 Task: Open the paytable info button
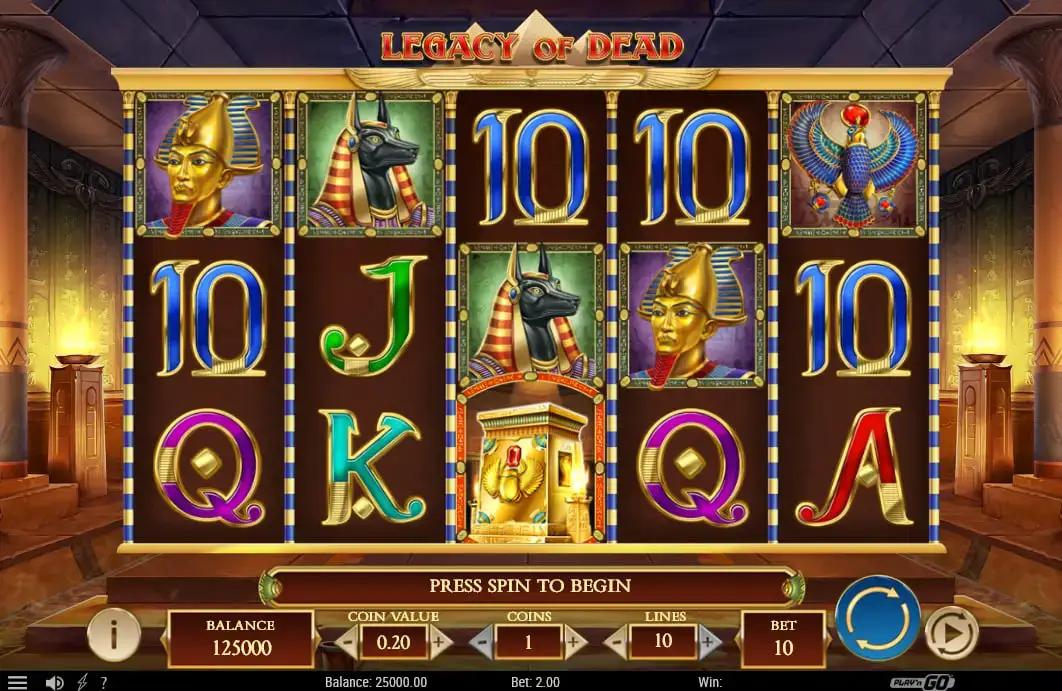(112, 633)
